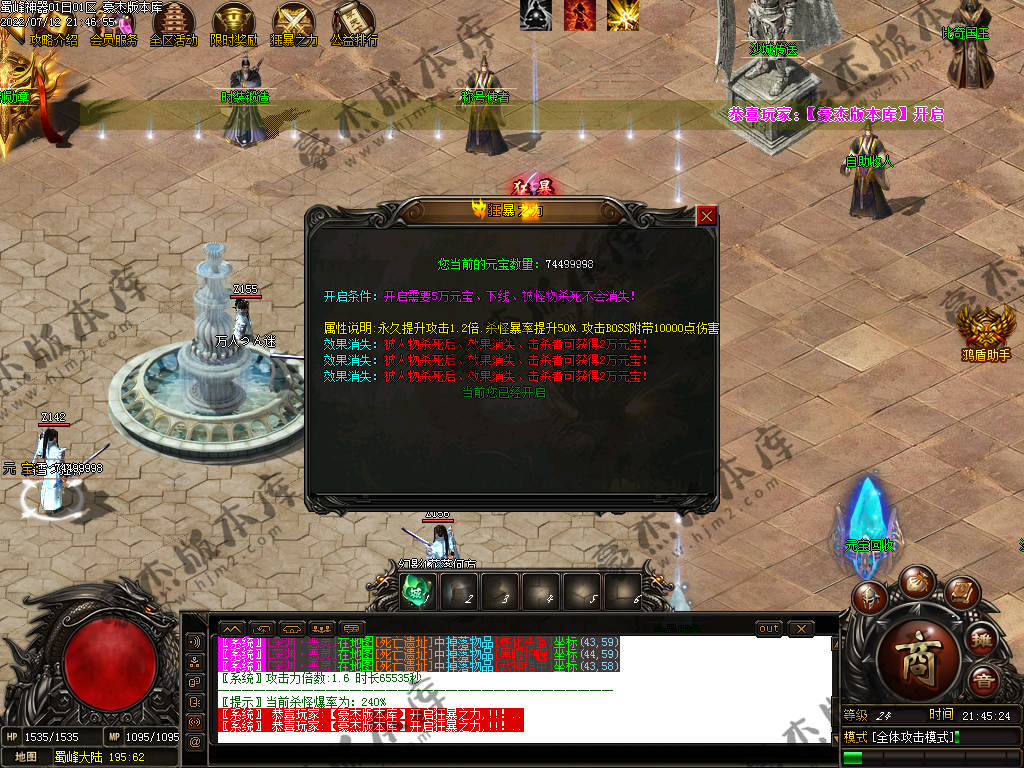Close the 狂暴之力 dialog window
The height and width of the screenshot is (768, 1024).
coord(707,215)
